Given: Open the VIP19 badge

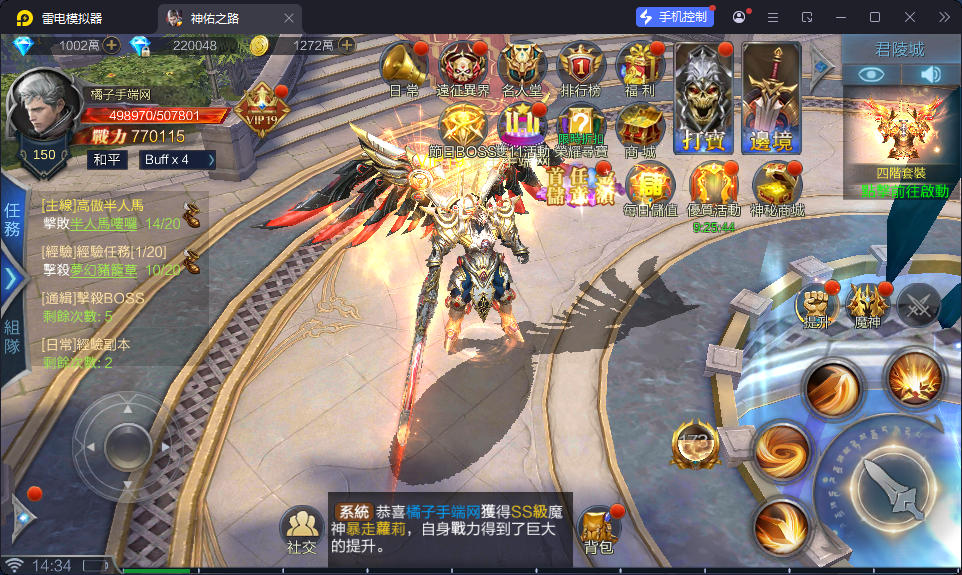Looking at the screenshot, I should click(x=261, y=108).
